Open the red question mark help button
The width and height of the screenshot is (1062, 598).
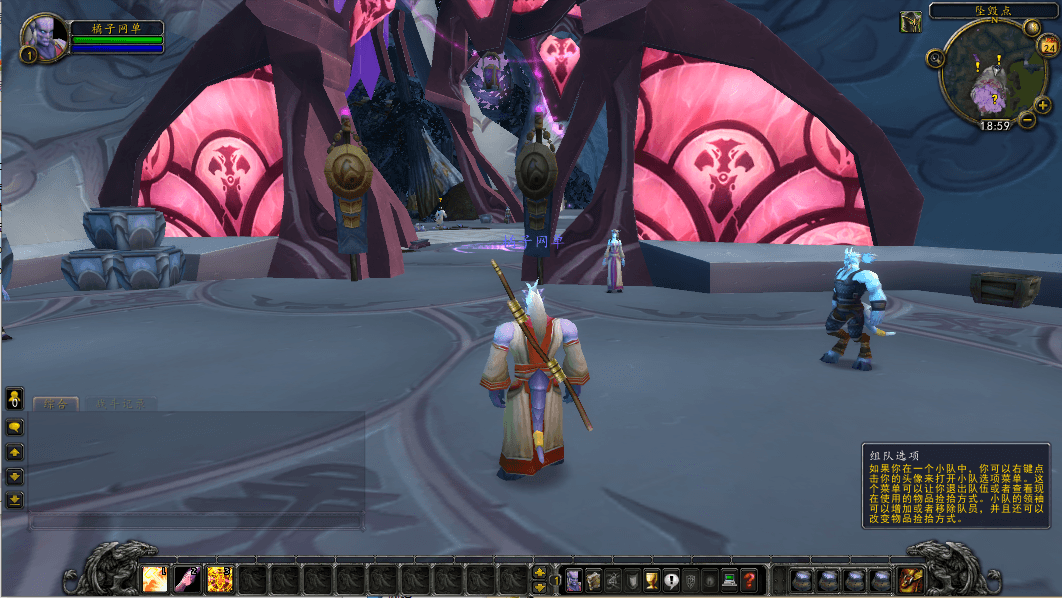749,579
